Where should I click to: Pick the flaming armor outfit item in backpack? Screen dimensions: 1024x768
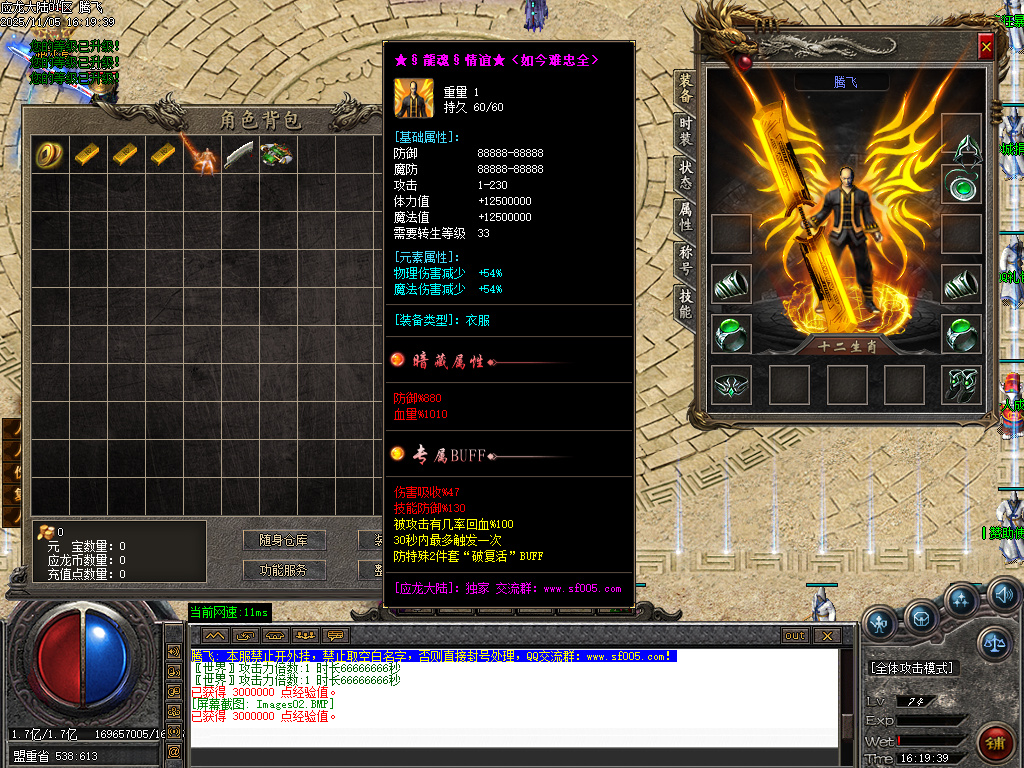[202, 154]
